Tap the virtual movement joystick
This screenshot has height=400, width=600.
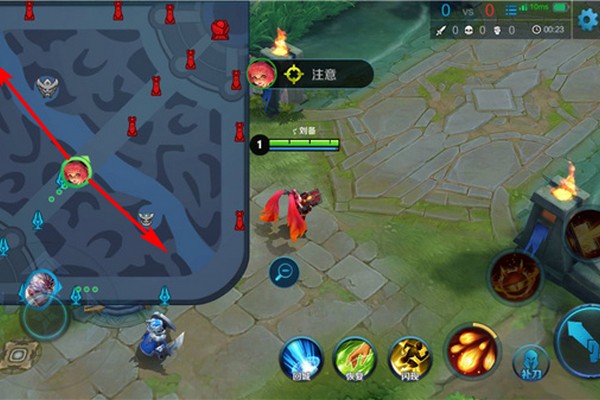coord(45,318)
